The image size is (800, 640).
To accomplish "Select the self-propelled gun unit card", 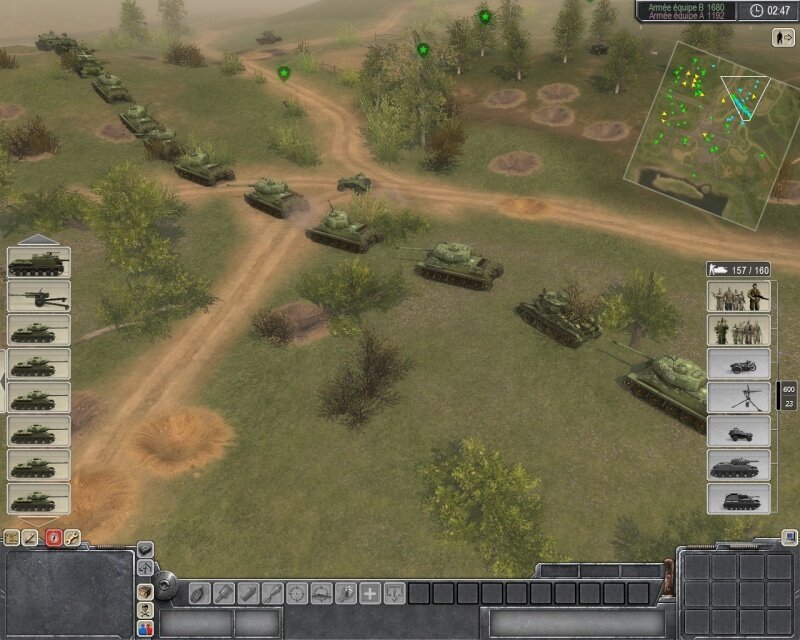I will point(39,263).
